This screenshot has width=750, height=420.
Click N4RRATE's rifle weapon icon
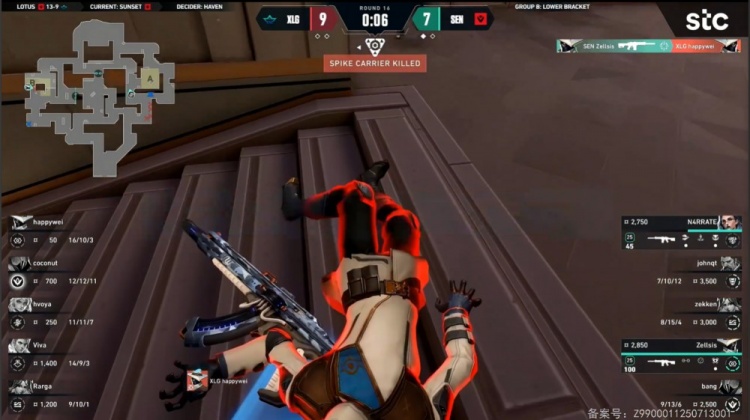[662, 239]
